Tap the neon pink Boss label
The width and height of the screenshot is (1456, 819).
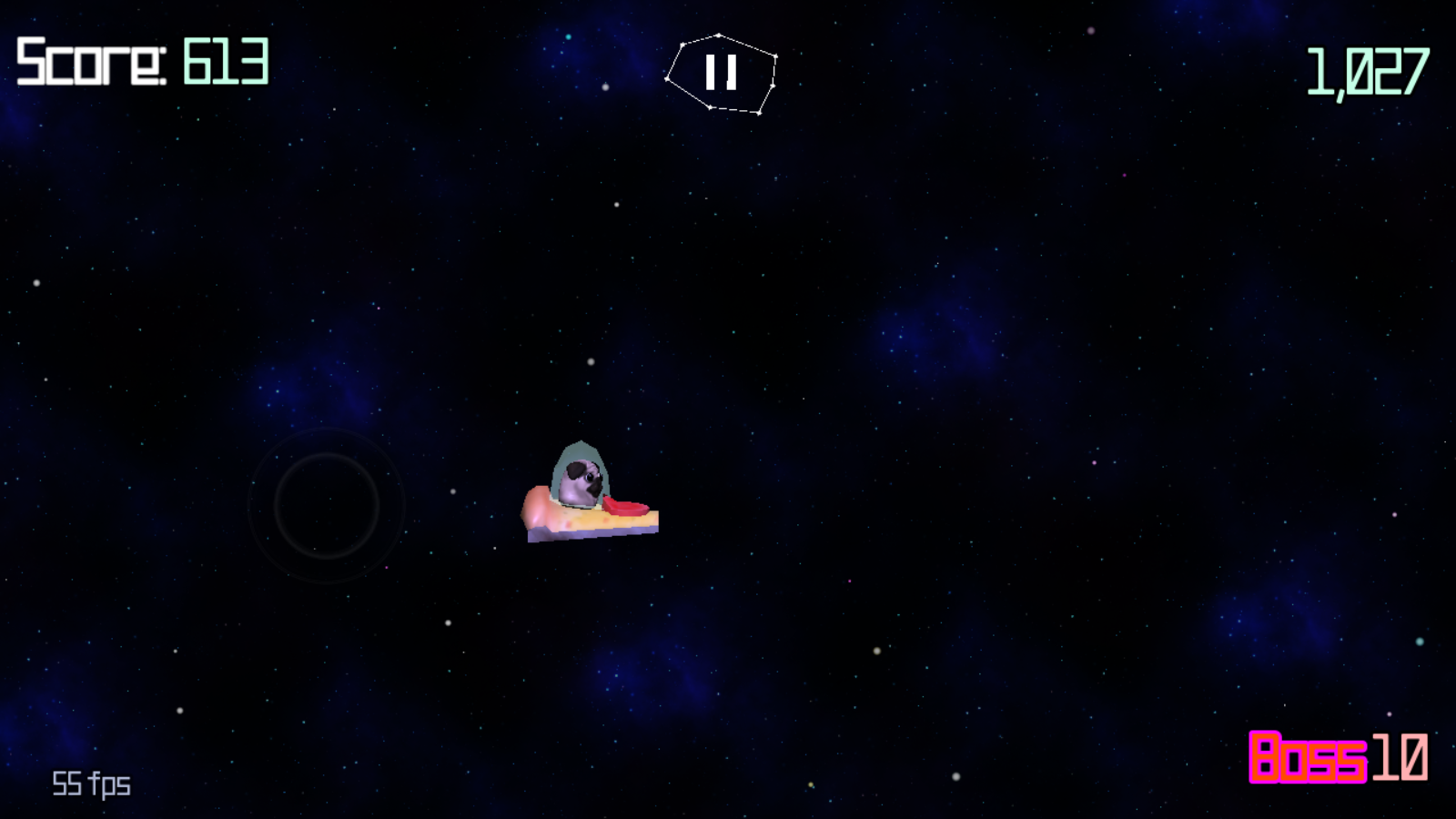1308,758
